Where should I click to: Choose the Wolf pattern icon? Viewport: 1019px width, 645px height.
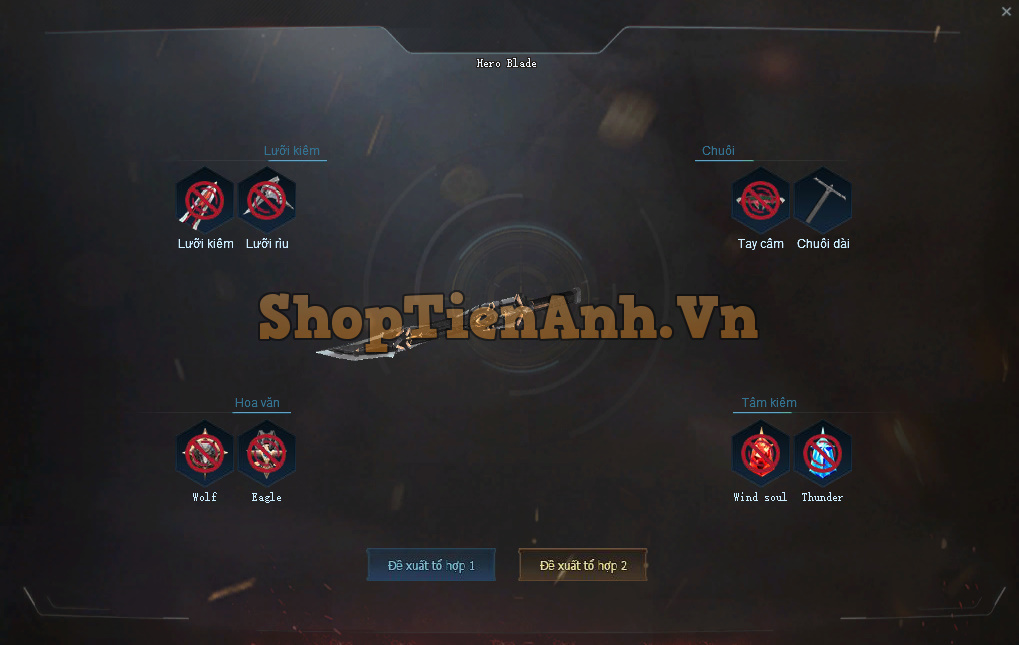[x=205, y=454]
